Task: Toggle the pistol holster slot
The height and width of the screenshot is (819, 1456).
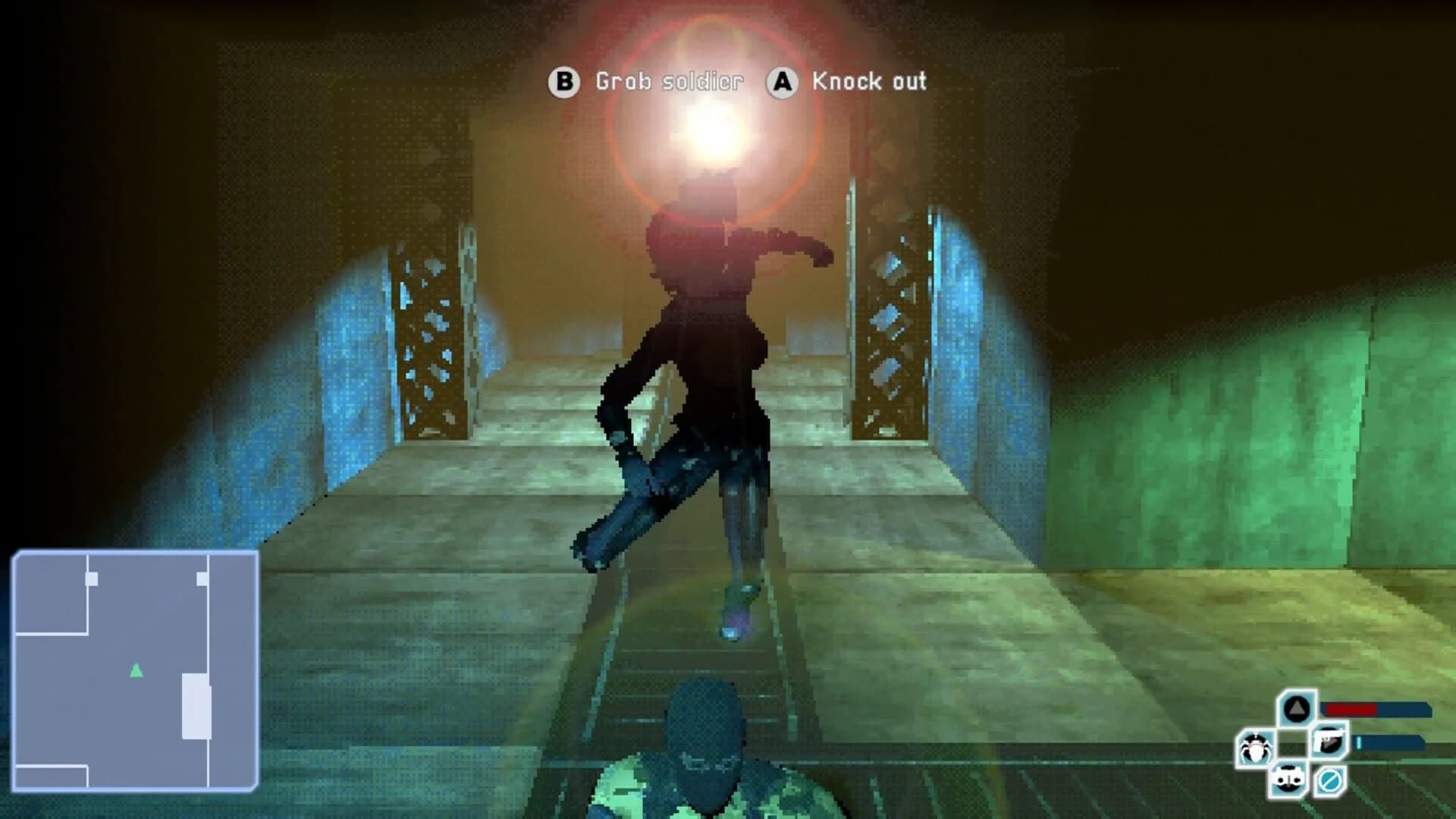Action: click(x=1329, y=739)
